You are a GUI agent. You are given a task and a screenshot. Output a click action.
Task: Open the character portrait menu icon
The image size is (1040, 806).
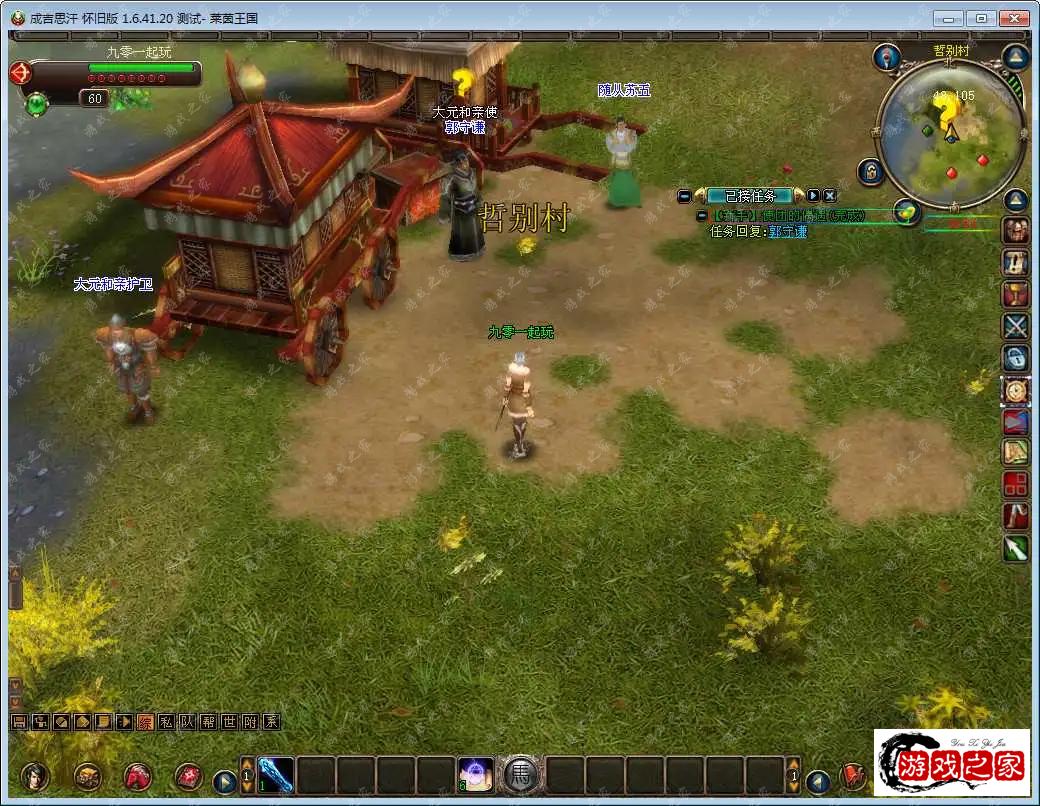[35, 776]
